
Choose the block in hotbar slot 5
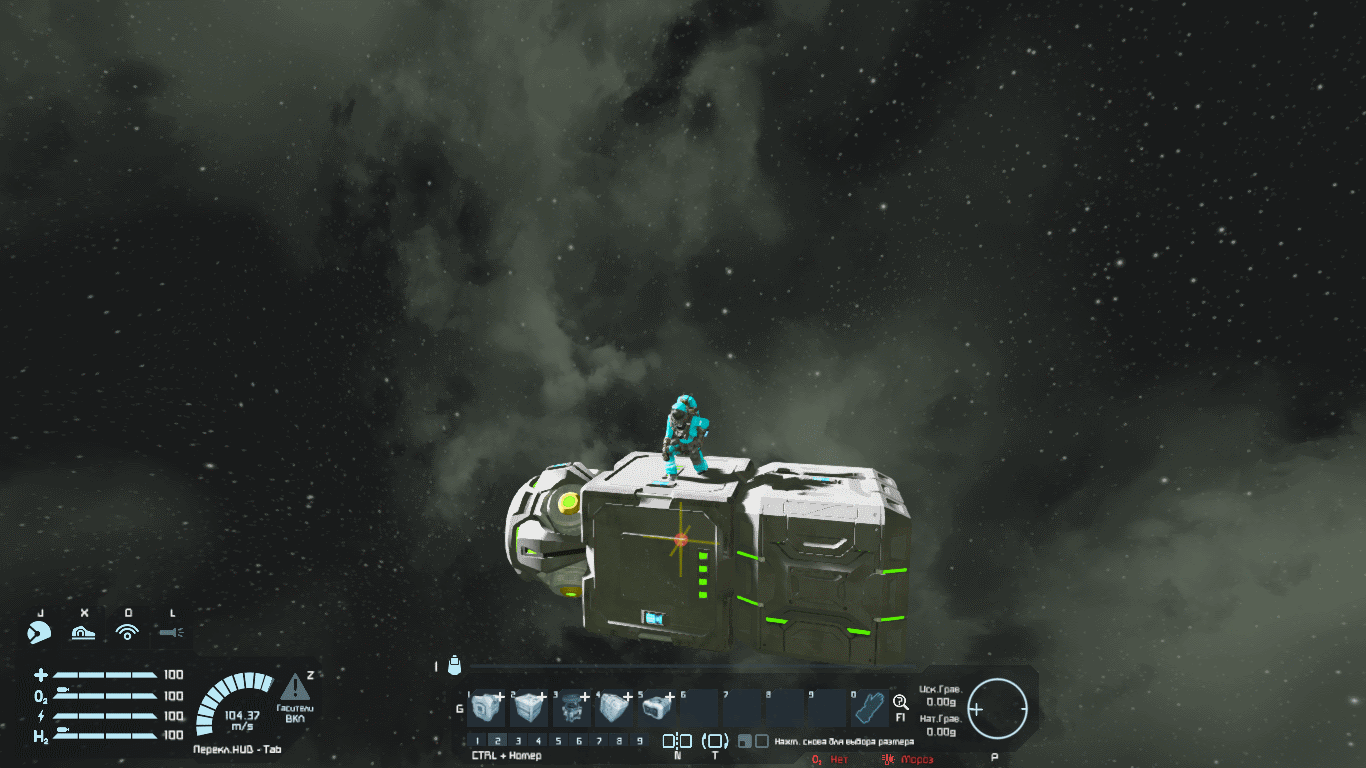657,709
